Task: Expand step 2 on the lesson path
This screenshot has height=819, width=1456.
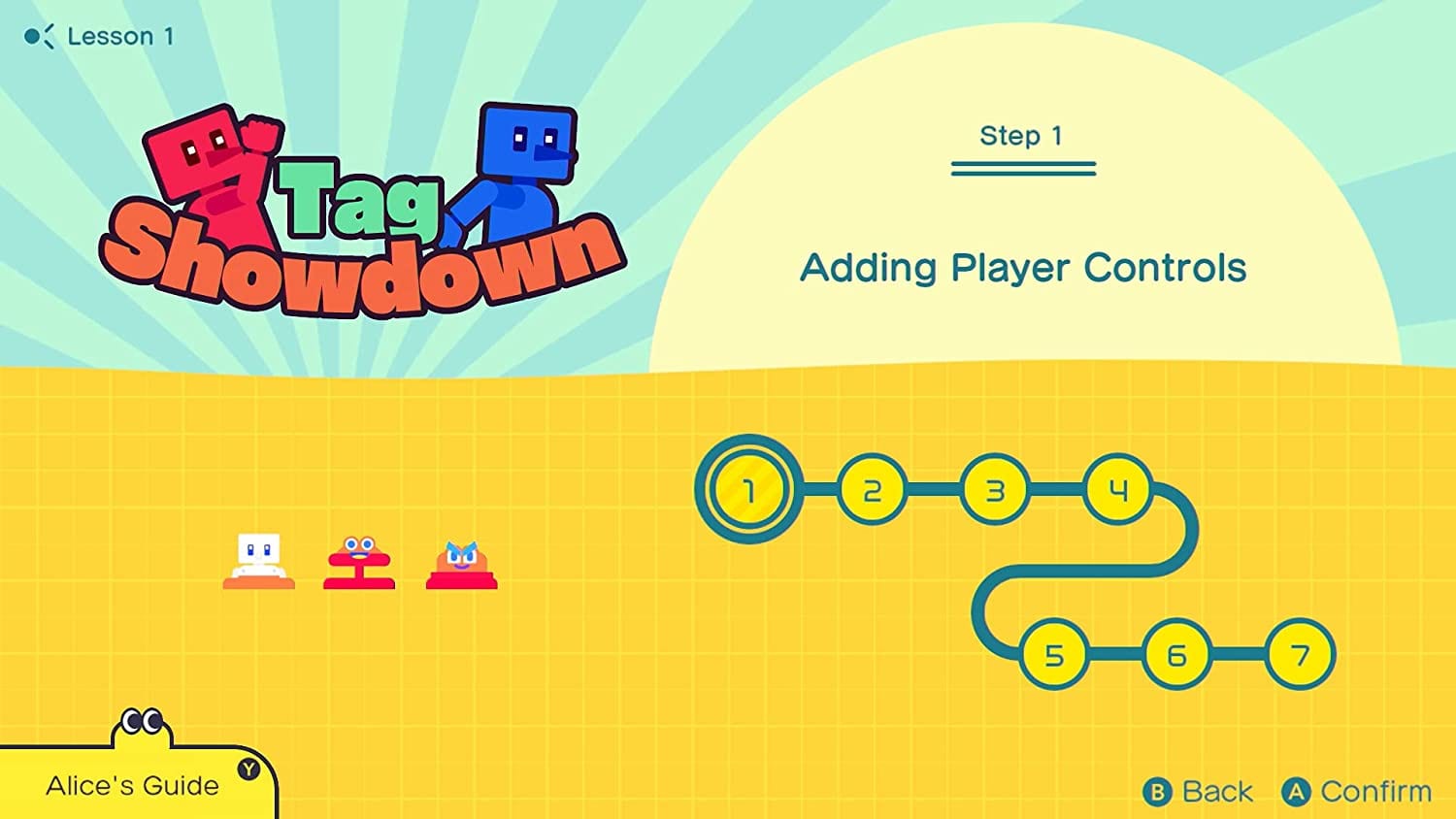Action: 871,491
